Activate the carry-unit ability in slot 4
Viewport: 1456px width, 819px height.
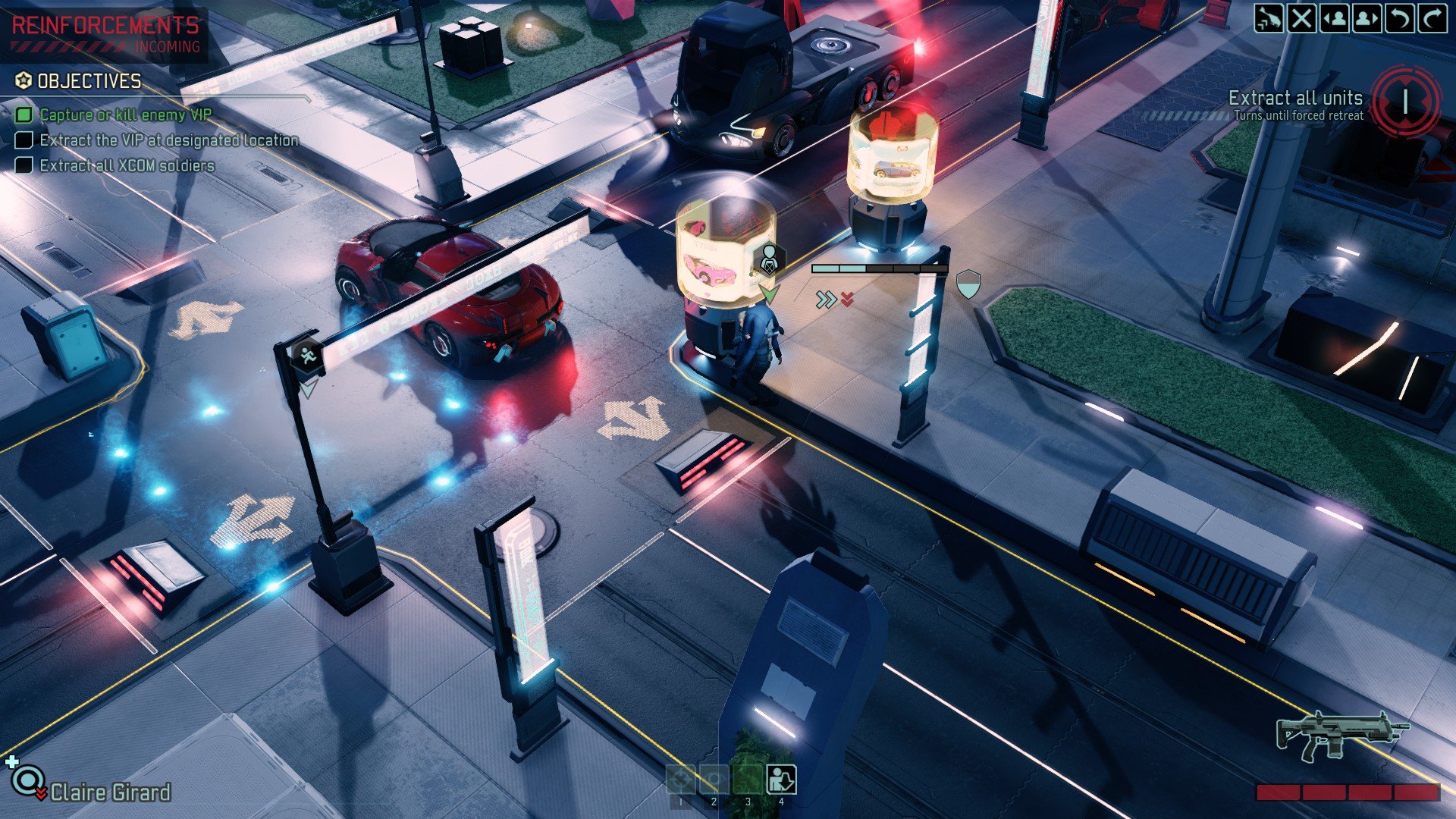781,779
